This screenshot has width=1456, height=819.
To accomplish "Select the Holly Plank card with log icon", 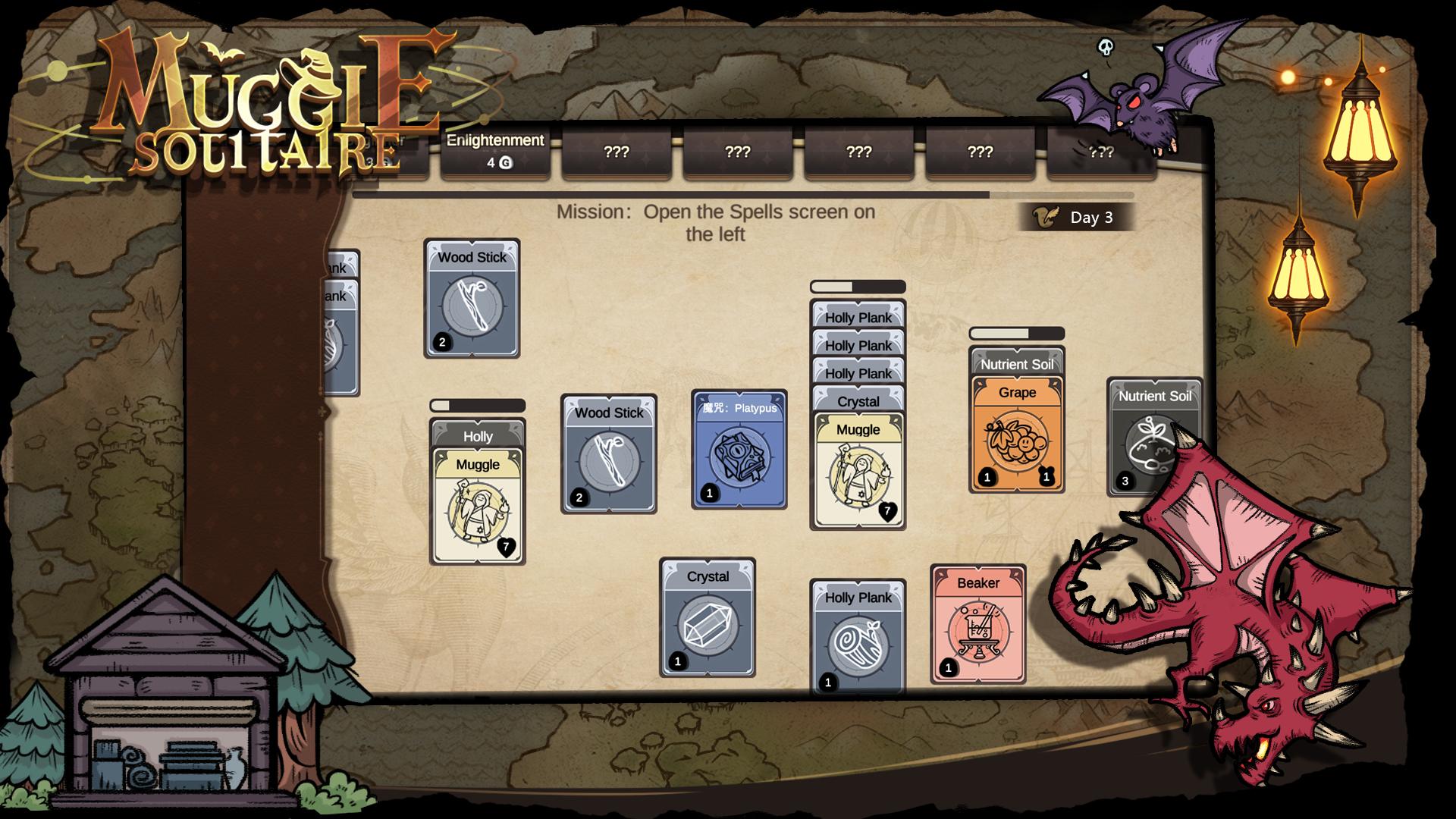I will click(x=858, y=637).
